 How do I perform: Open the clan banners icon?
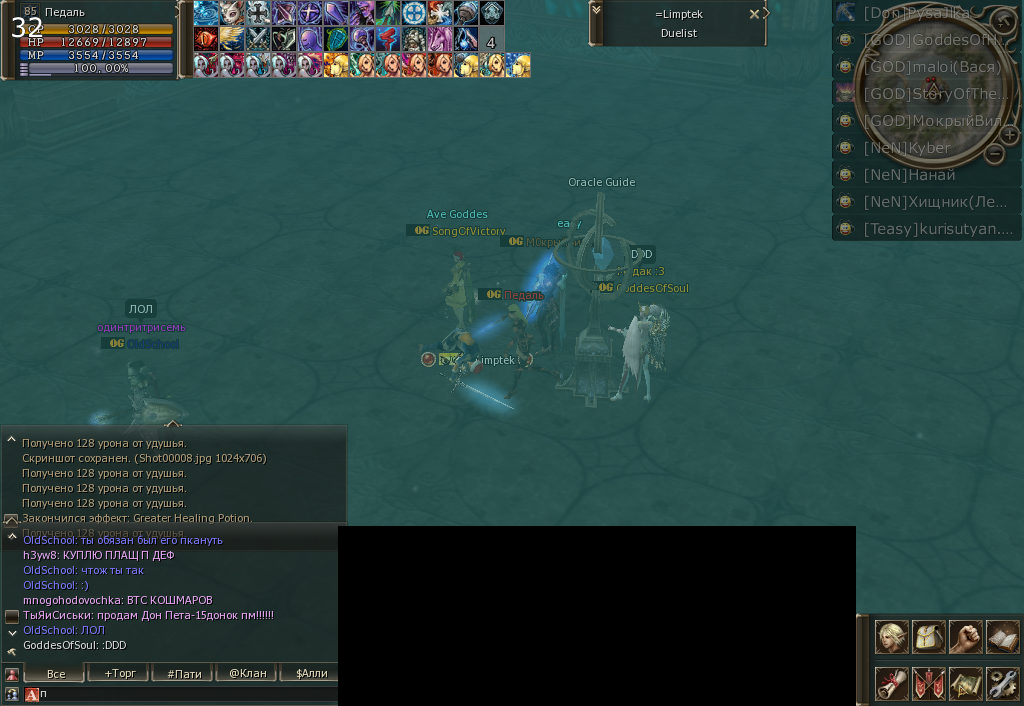pos(928,683)
